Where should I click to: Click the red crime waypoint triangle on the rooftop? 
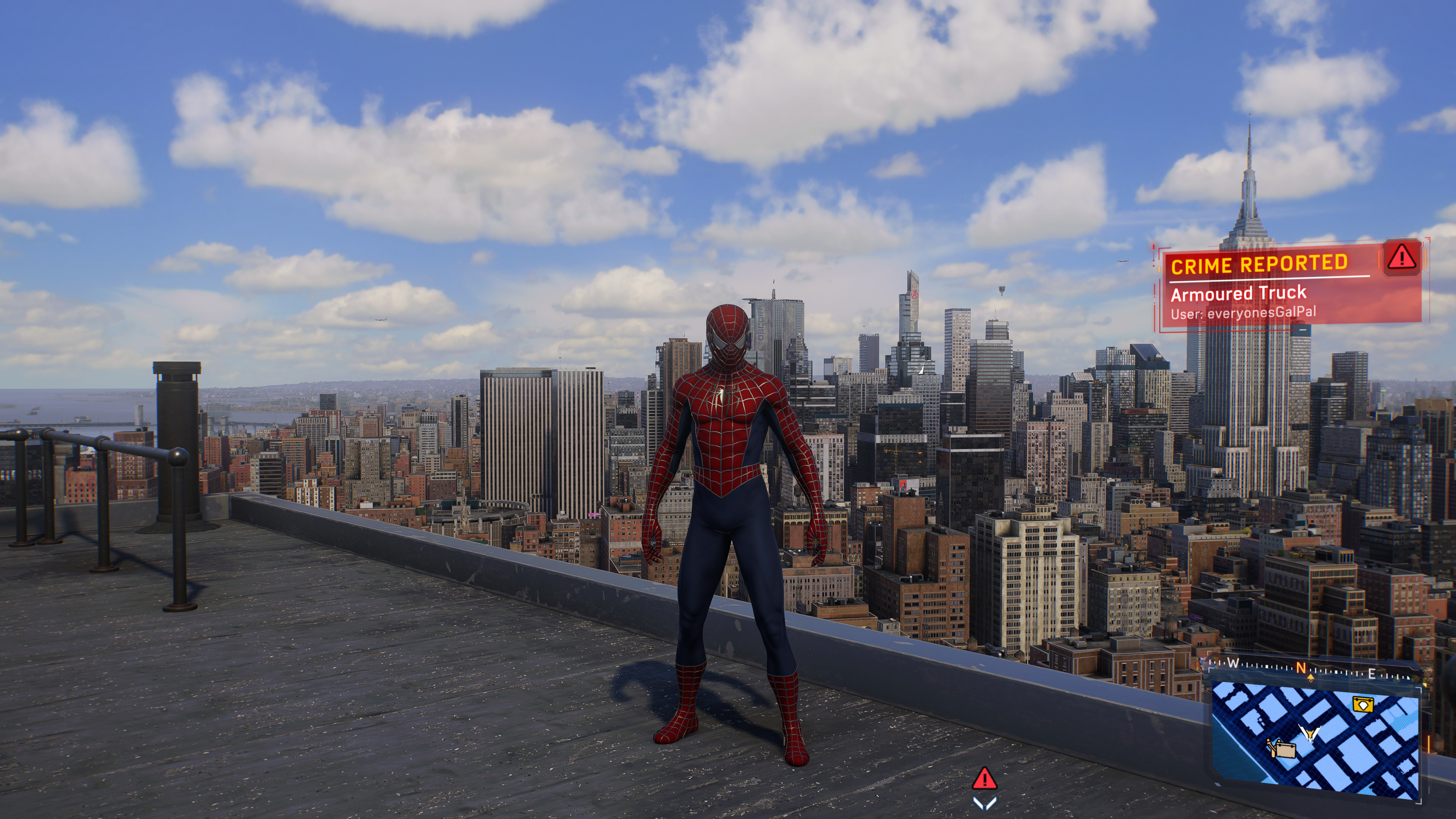(x=984, y=779)
